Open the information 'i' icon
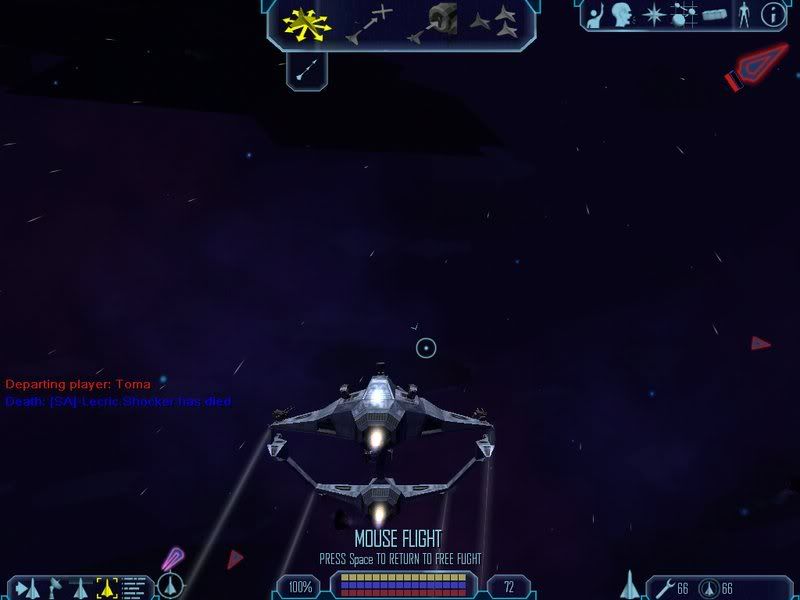 click(772, 14)
